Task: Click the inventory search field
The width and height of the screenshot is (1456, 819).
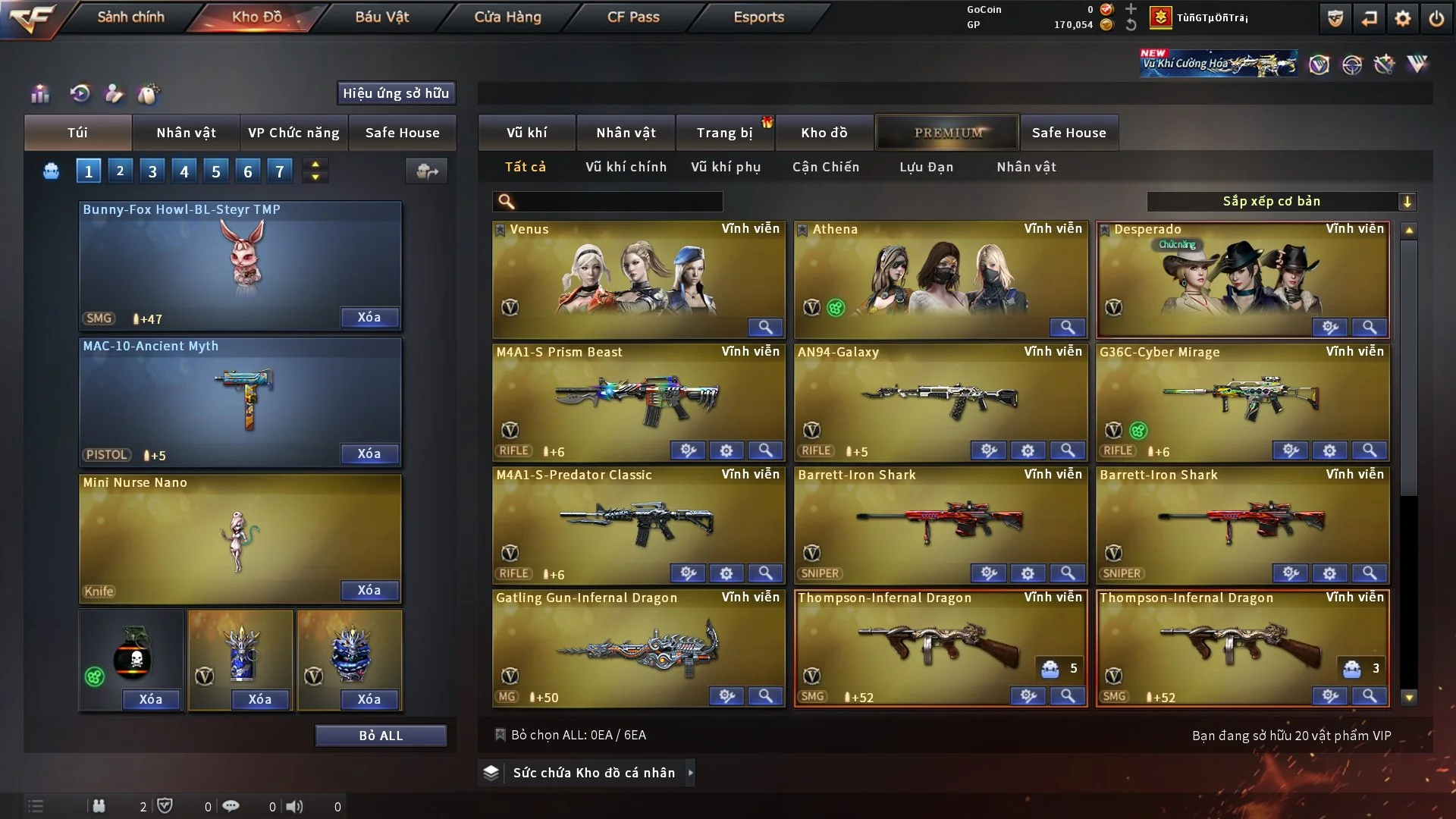Action: [618, 202]
